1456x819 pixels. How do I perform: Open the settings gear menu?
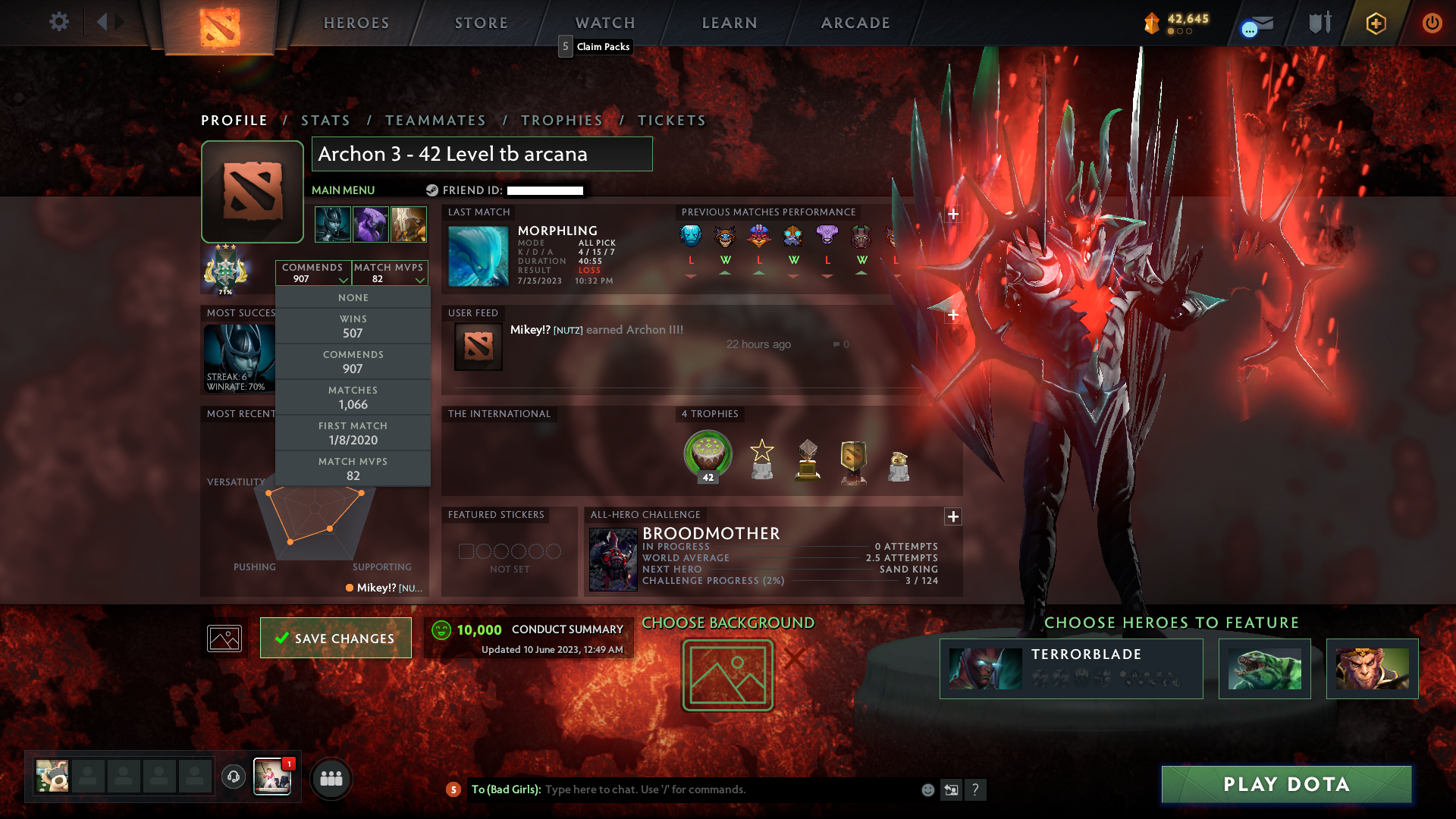pyautogui.click(x=59, y=22)
